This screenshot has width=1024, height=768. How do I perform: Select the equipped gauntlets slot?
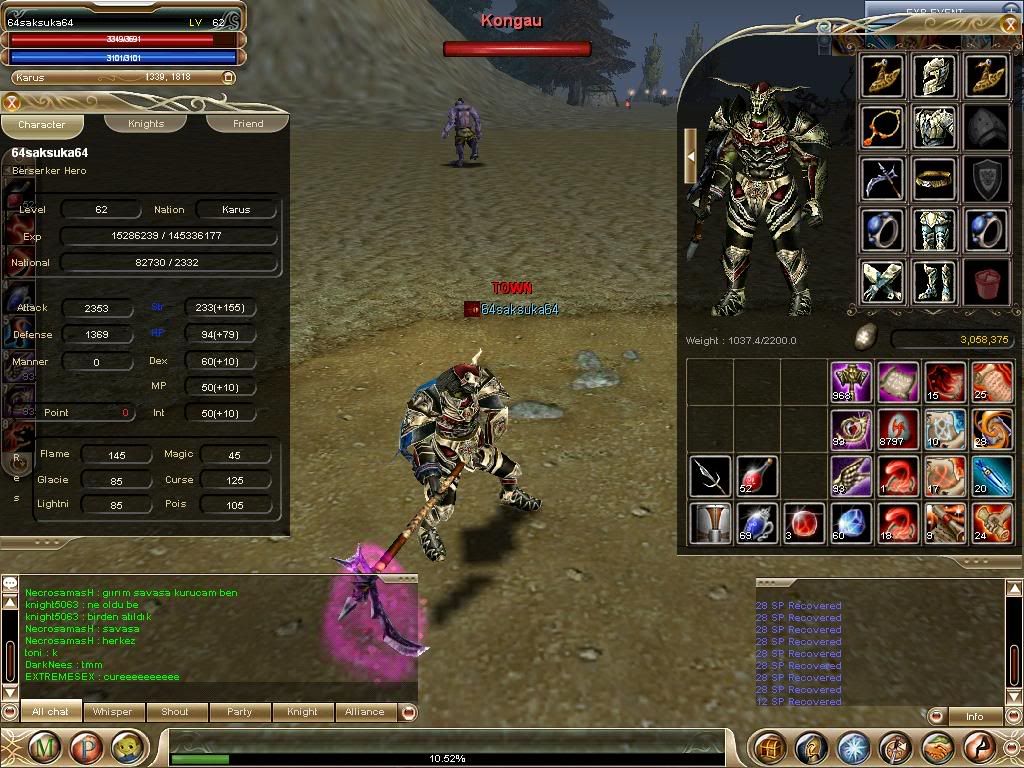point(882,283)
